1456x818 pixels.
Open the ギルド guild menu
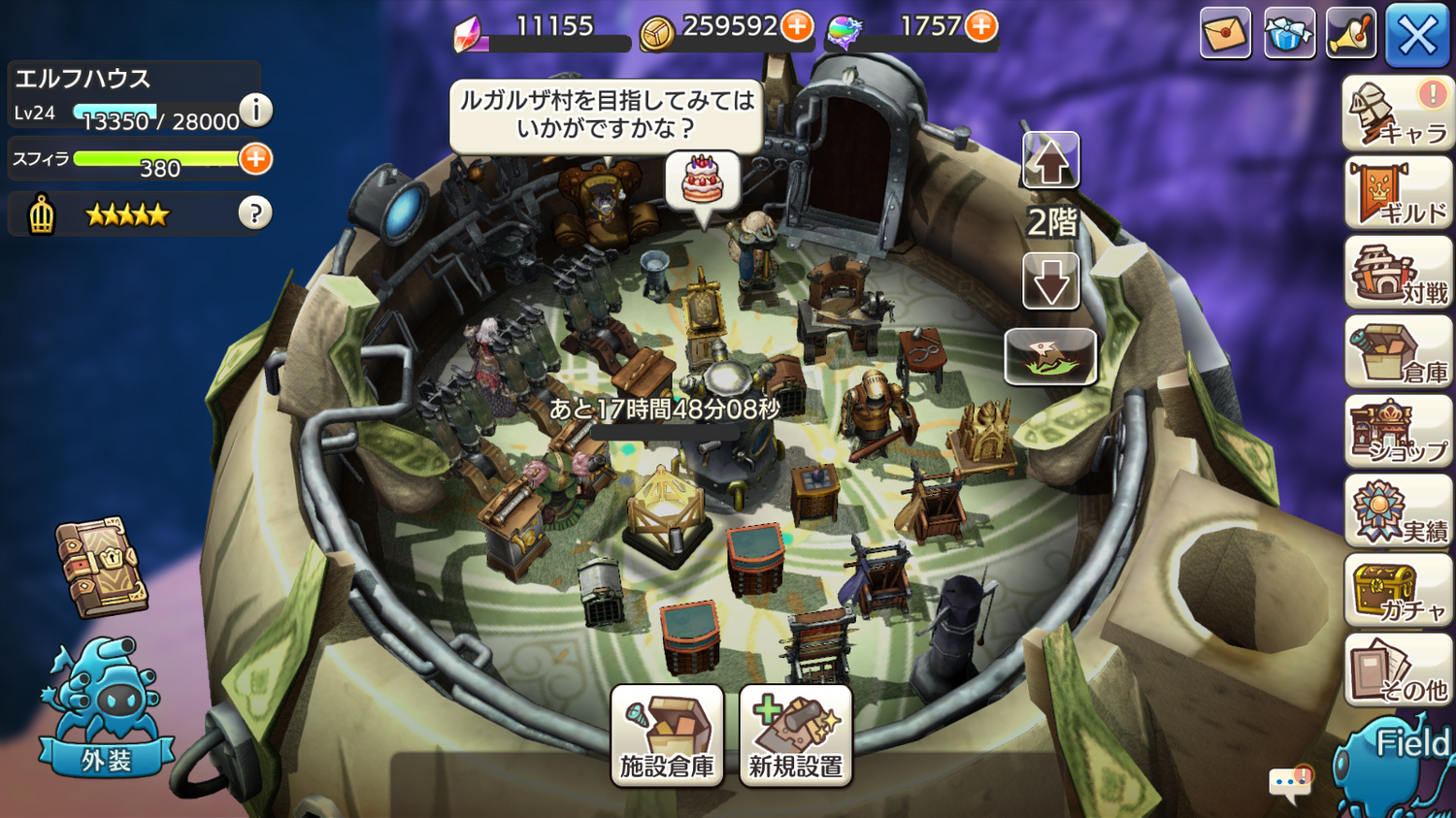[1398, 194]
